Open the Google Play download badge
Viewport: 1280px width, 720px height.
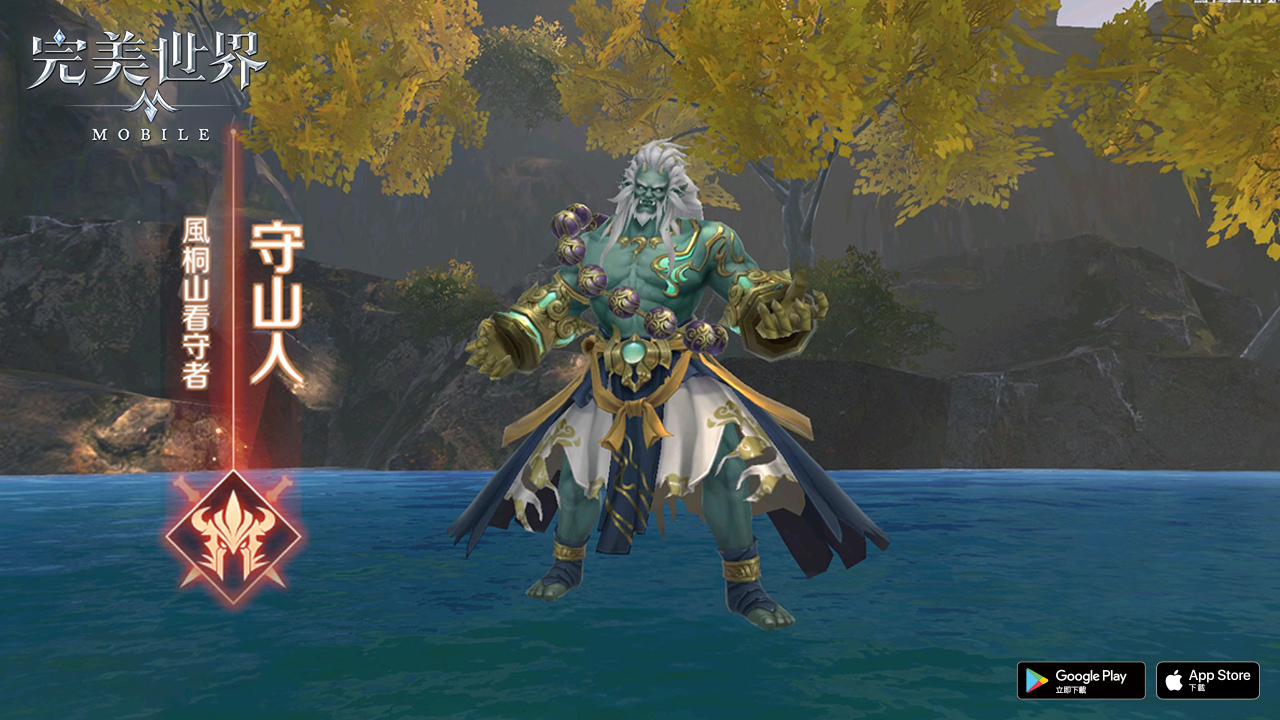[x=1080, y=680]
